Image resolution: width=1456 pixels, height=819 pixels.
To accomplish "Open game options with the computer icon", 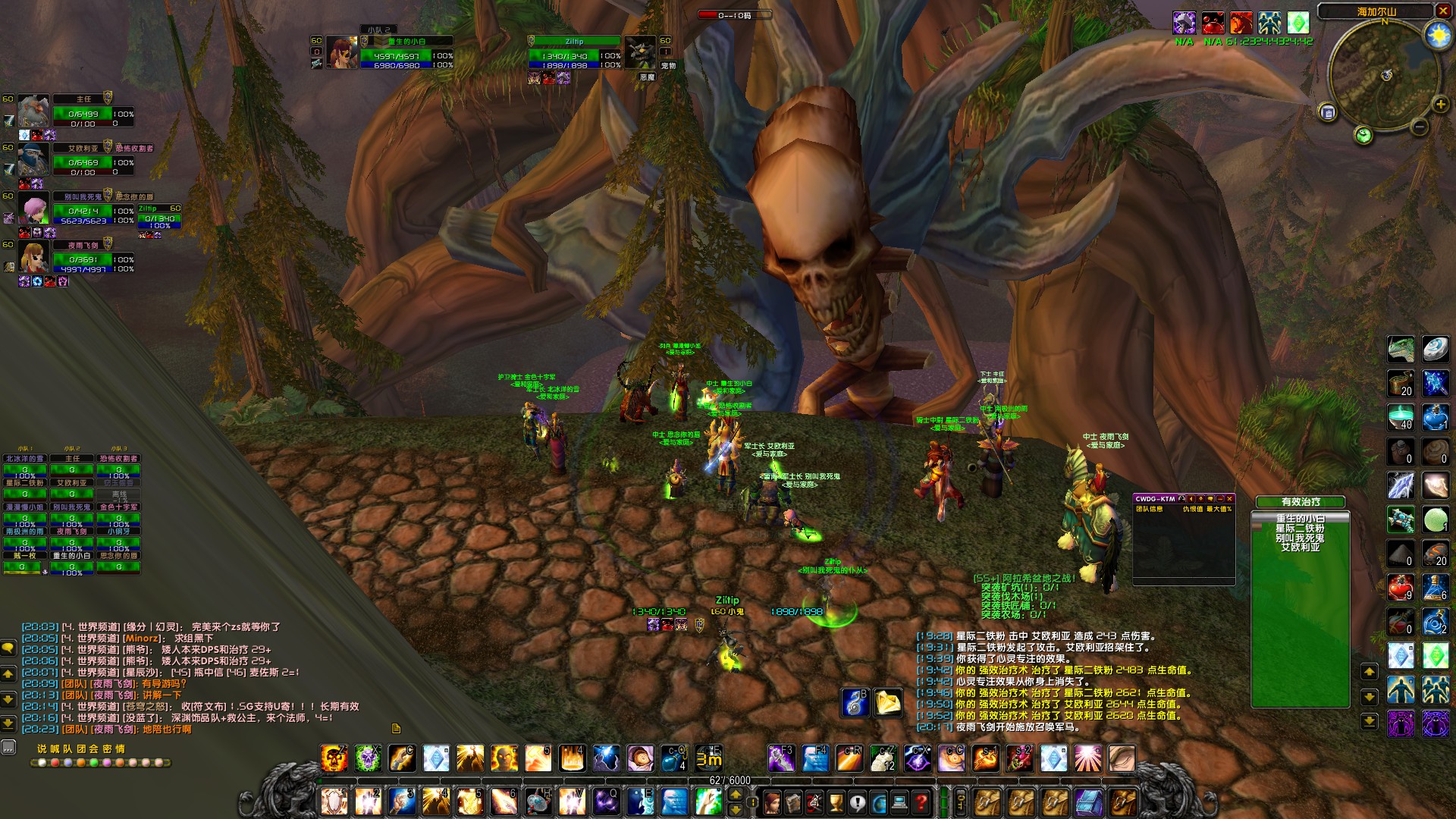I will pos(899,802).
